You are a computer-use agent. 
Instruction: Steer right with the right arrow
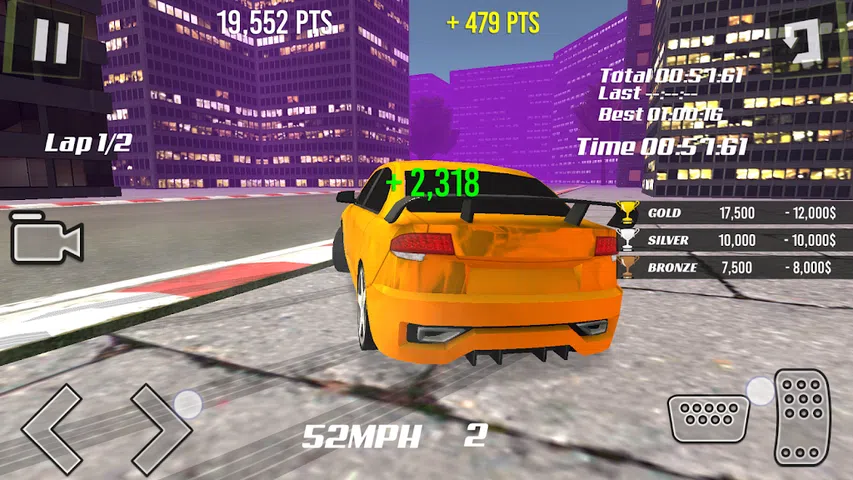point(160,427)
